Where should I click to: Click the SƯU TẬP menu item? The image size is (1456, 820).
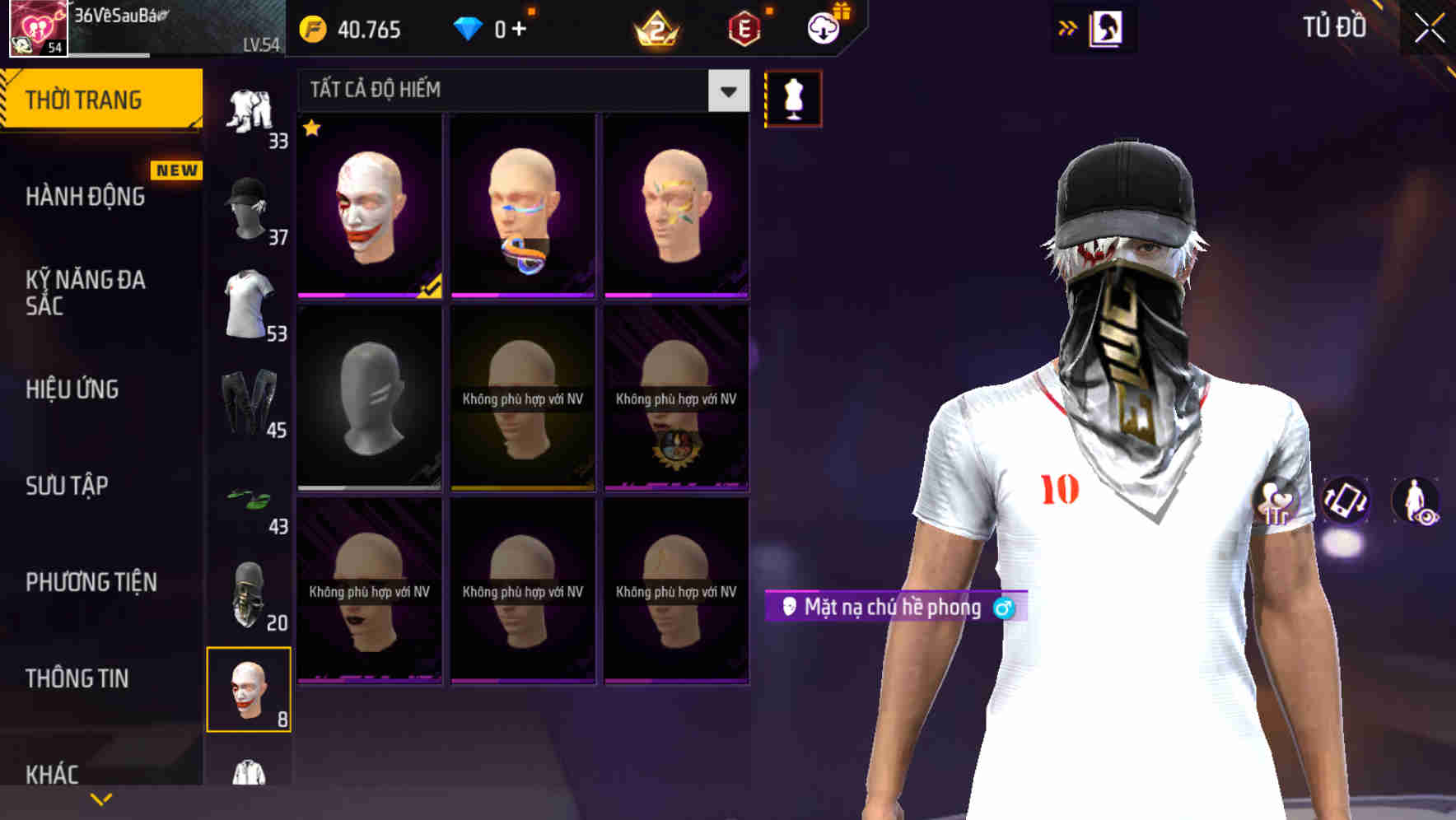point(64,487)
